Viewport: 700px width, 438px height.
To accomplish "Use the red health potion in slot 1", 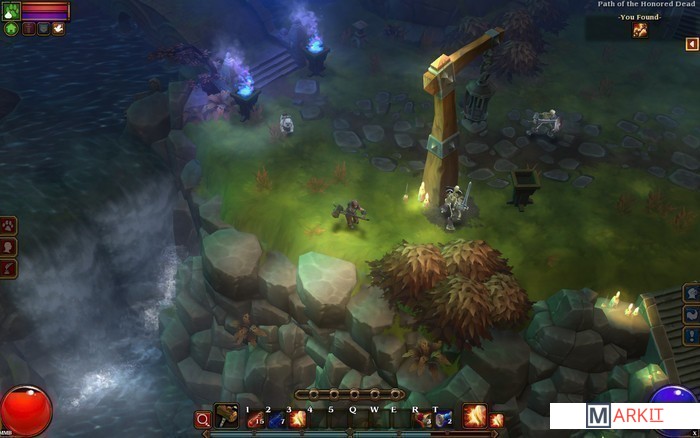I will pyautogui.click(x=255, y=420).
